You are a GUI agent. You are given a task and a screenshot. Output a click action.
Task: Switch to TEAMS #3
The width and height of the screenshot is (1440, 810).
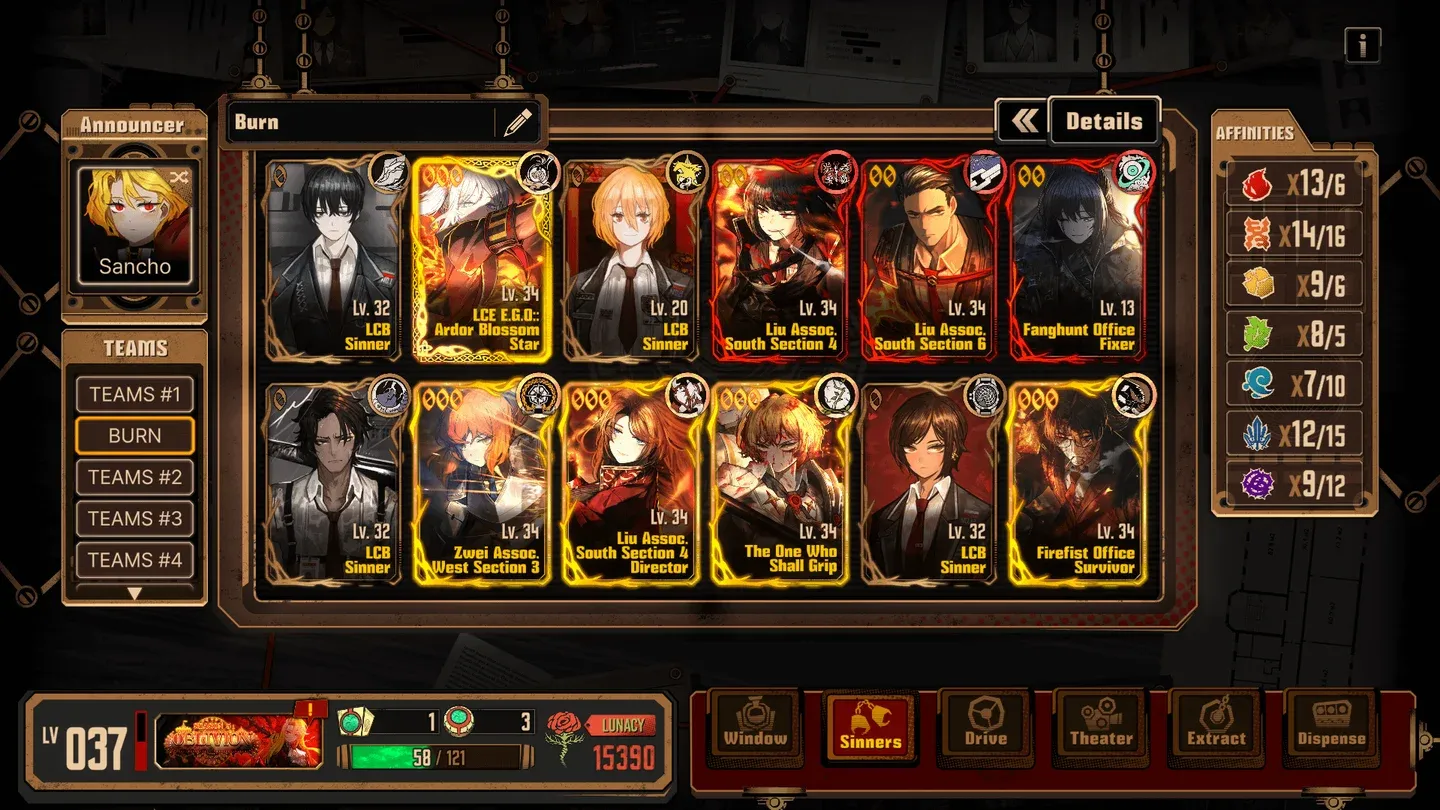[135, 518]
